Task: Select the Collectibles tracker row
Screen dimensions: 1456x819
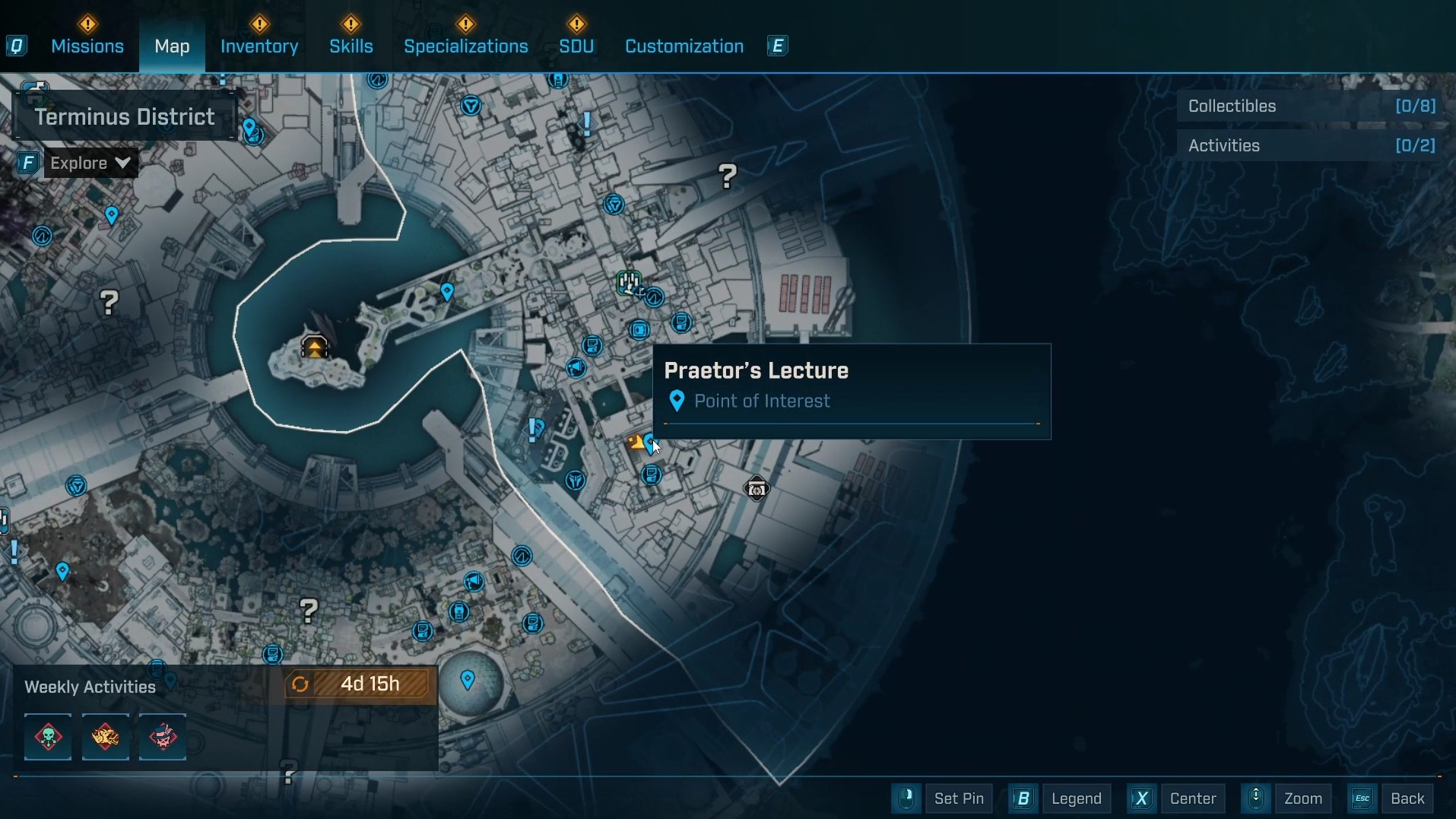Action: pyautogui.click(x=1312, y=106)
